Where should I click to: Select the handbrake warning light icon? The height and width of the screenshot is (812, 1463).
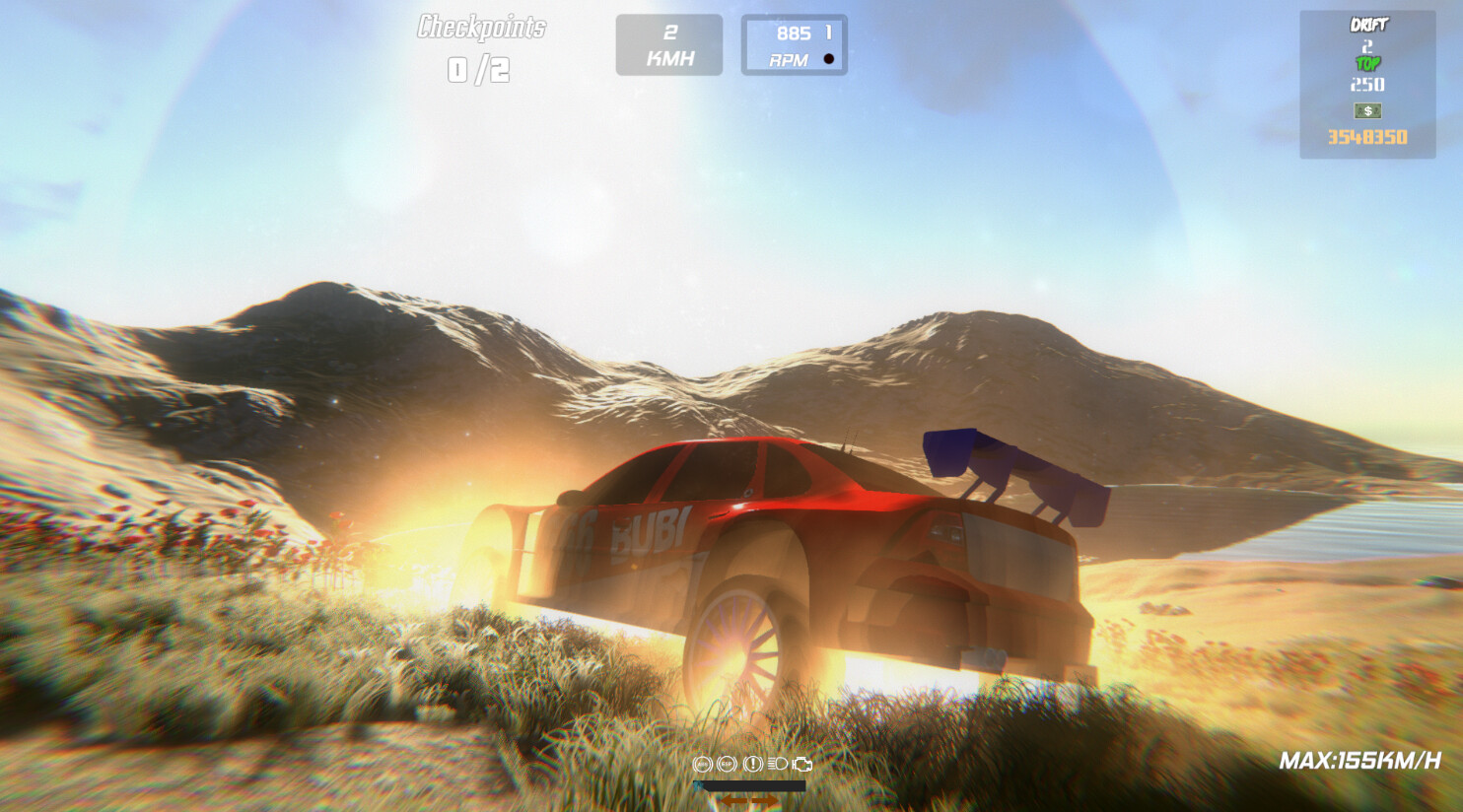point(752,764)
